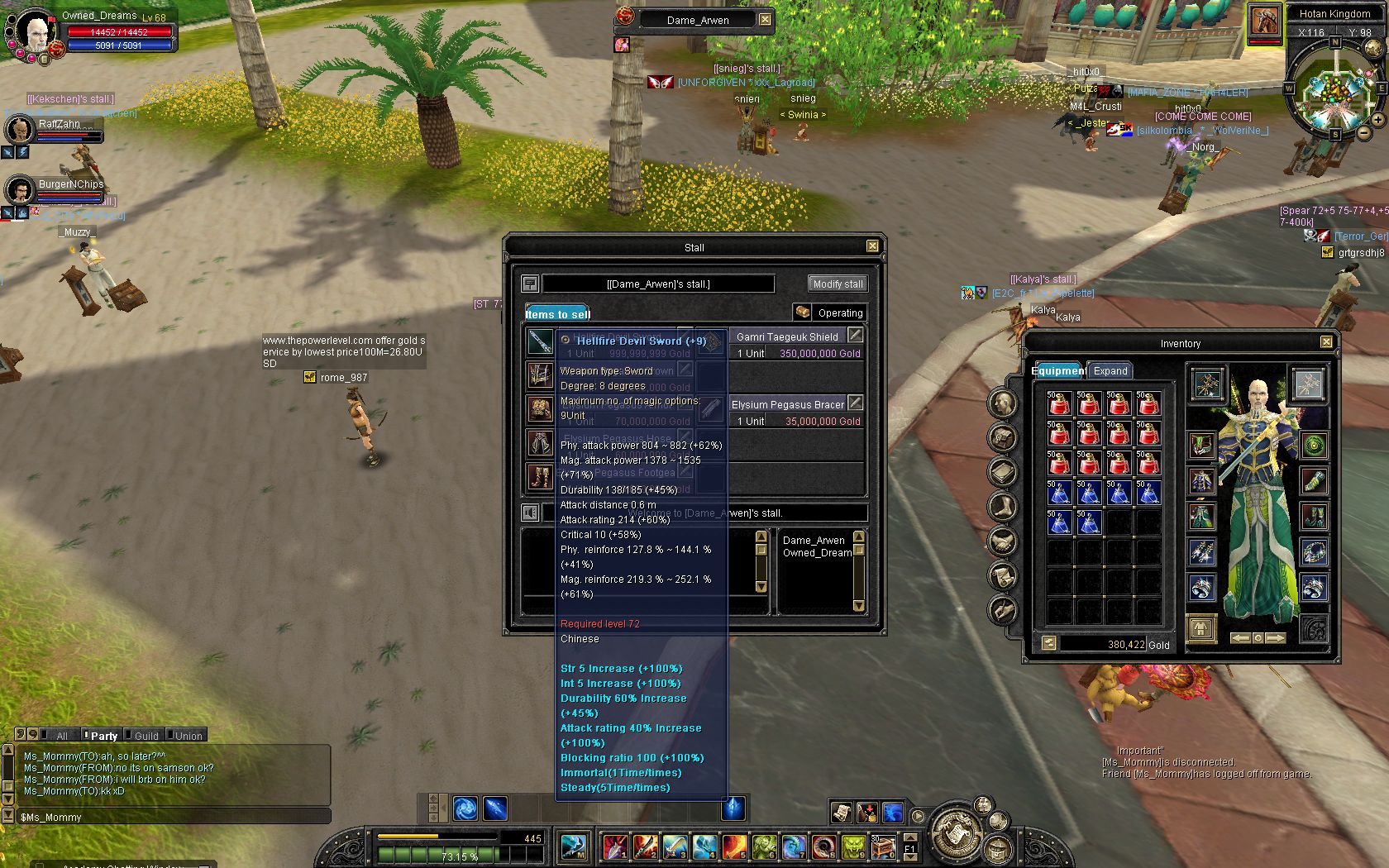The image size is (1389, 868).
Task: Switch chat to the Guild tab
Action: (146, 736)
